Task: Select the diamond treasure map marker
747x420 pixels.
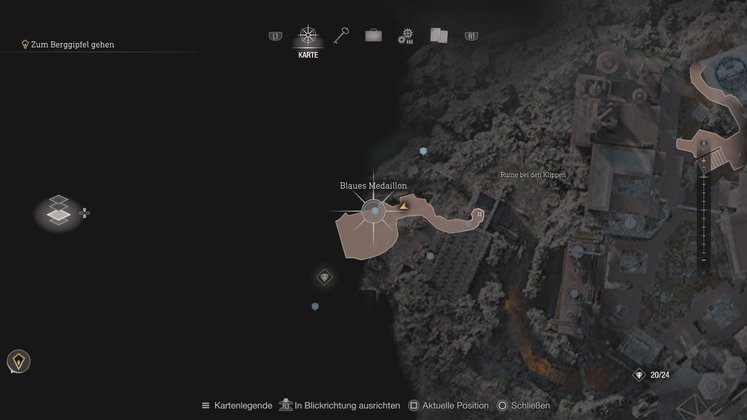Action: [x=324, y=277]
